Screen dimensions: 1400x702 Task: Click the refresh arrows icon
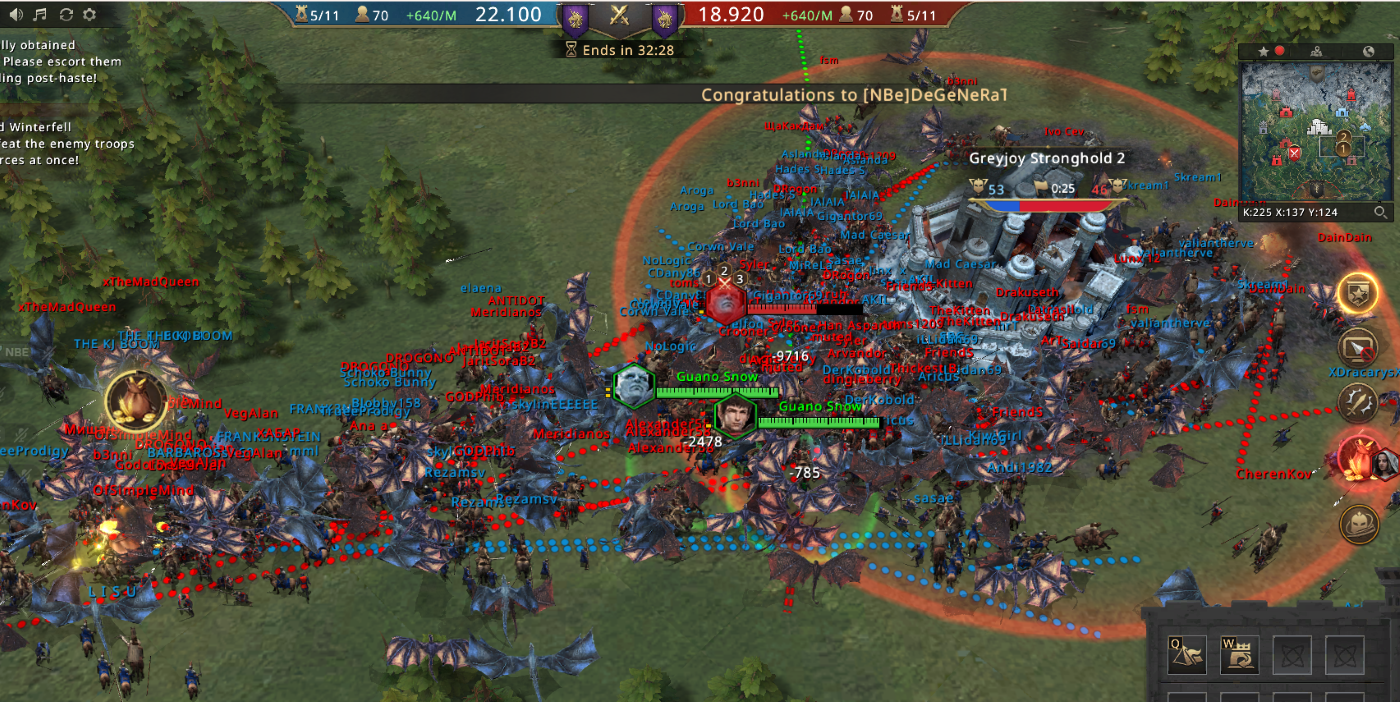[66, 14]
